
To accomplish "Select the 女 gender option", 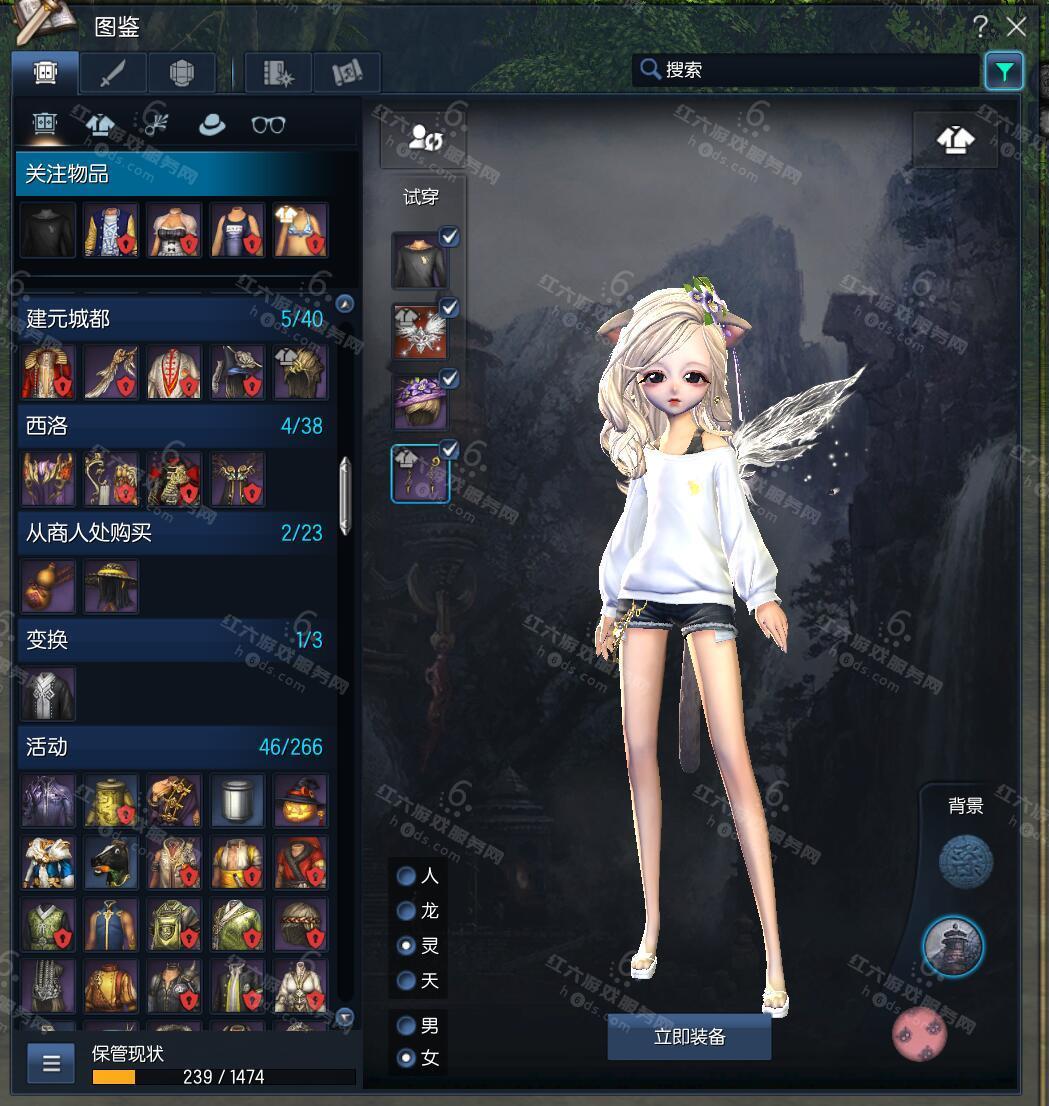I will click(x=407, y=1057).
